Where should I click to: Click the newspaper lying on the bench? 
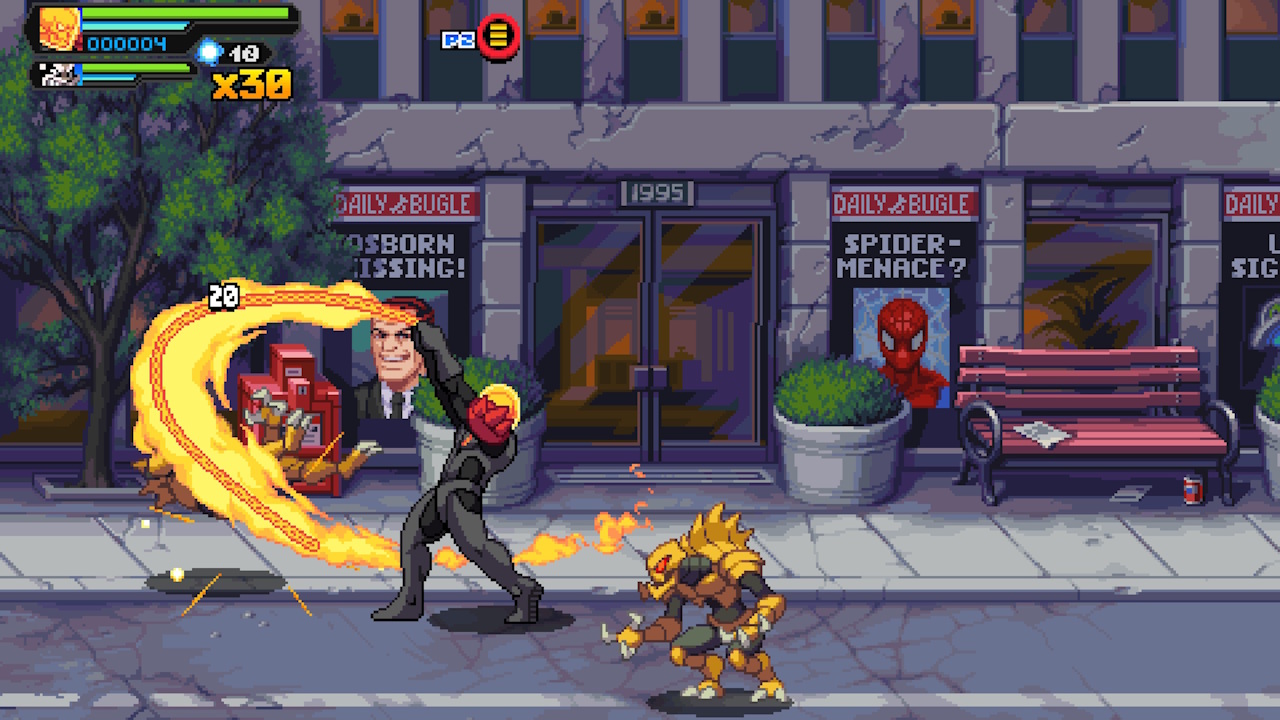click(1040, 432)
